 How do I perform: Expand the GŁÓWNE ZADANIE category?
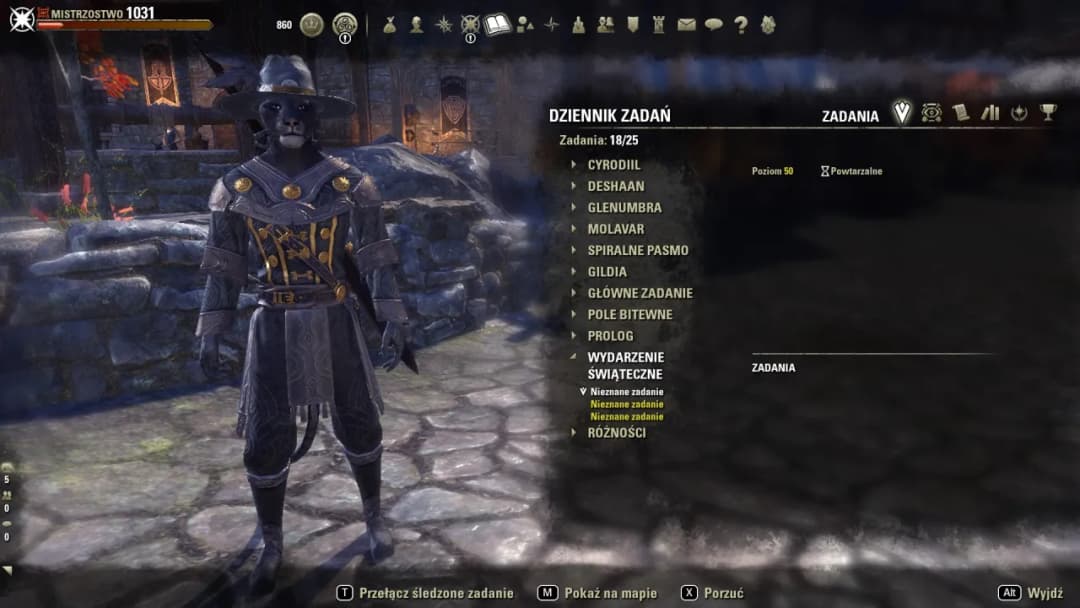point(639,293)
